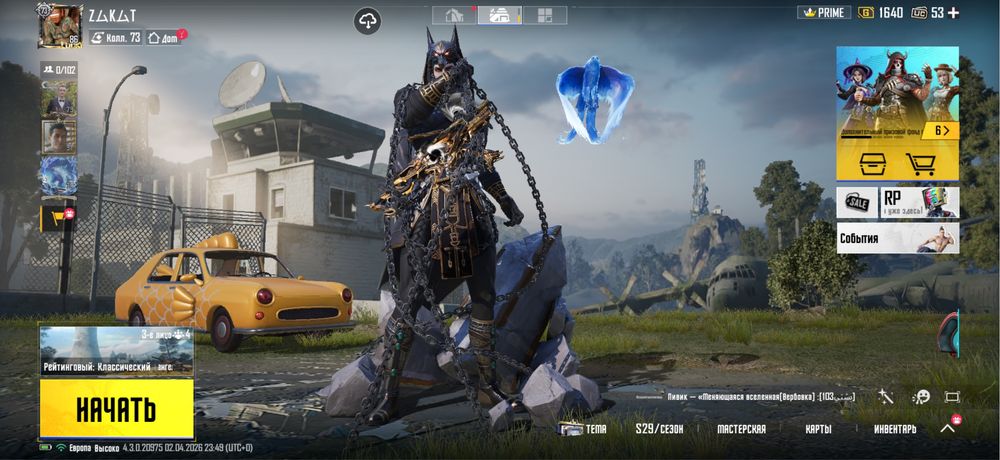Image resolution: width=1000 pixels, height=460 pixels.
Task: Open the МАСТЕРСКАЯ workshop menu
Action: click(741, 429)
